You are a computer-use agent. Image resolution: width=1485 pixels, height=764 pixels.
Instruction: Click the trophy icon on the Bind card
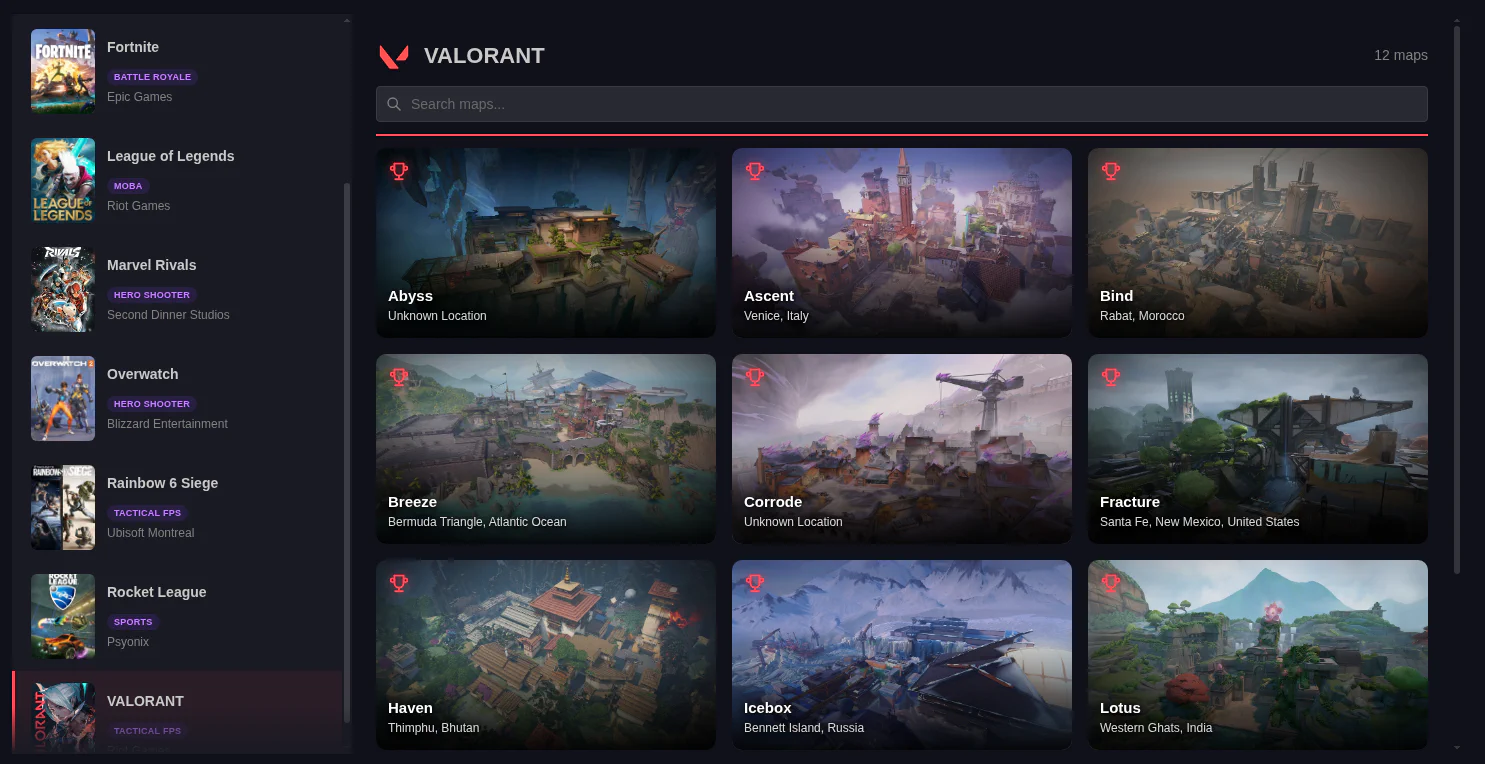[1111, 171]
